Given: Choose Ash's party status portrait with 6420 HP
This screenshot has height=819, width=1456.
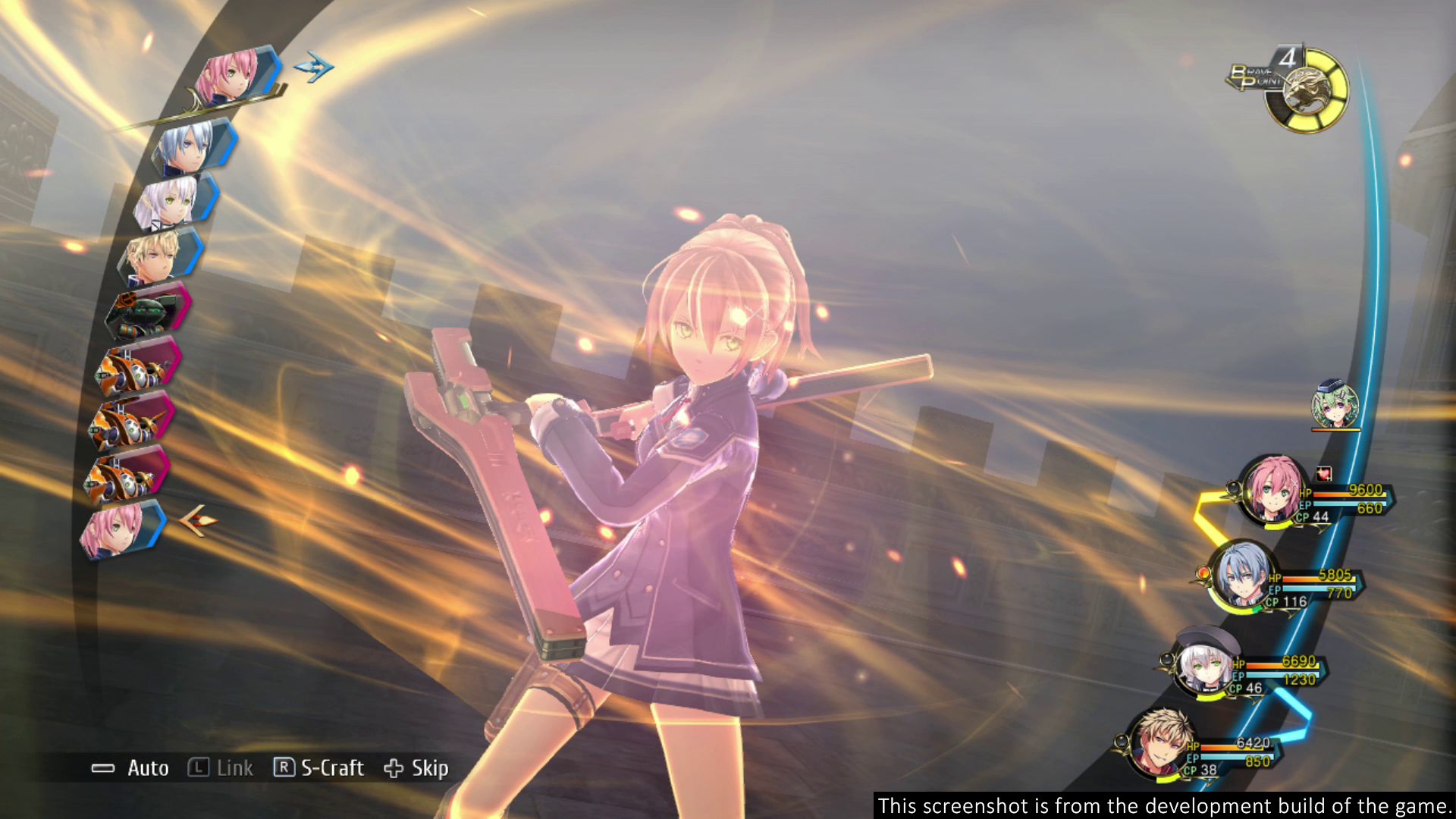Looking at the screenshot, I should (1160, 743).
